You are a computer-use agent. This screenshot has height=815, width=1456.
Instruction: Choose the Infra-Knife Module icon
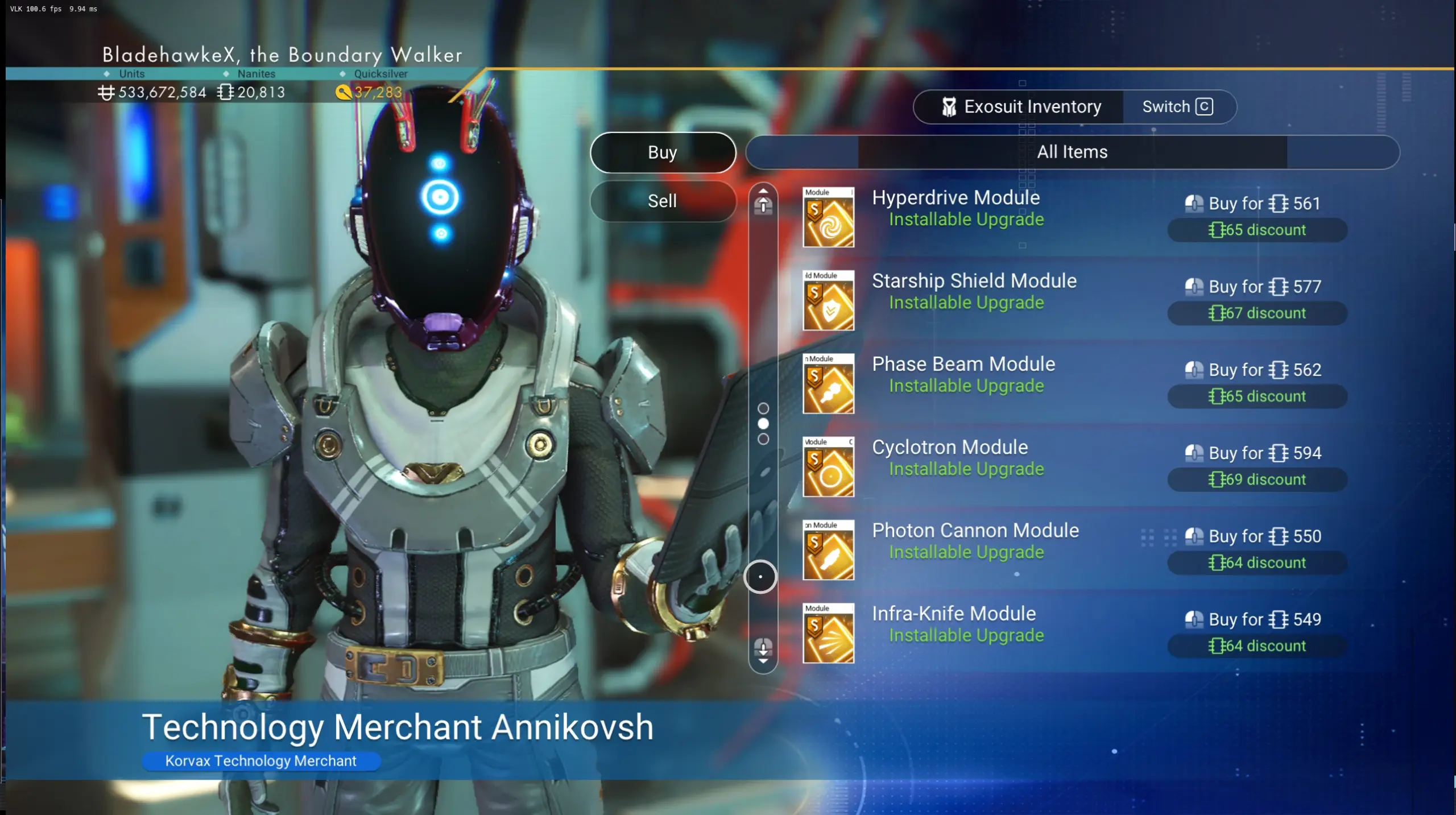(x=828, y=633)
